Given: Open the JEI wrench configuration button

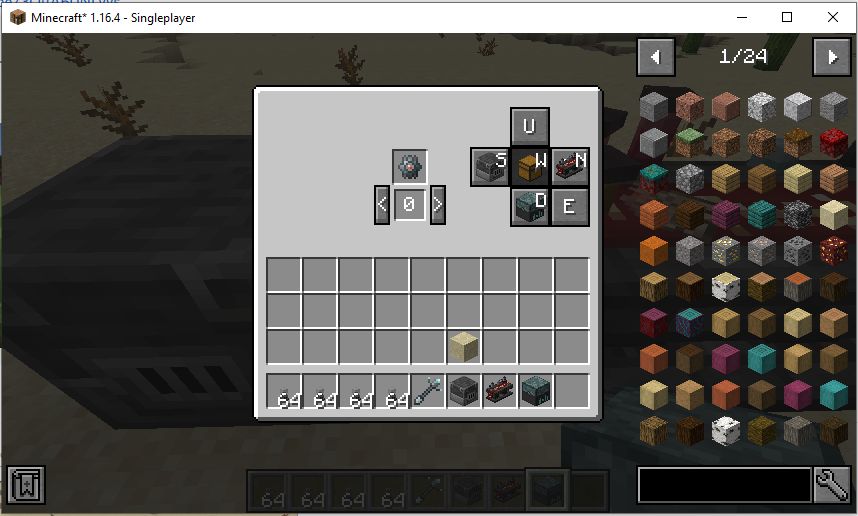Looking at the screenshot, I should (832, 484).
